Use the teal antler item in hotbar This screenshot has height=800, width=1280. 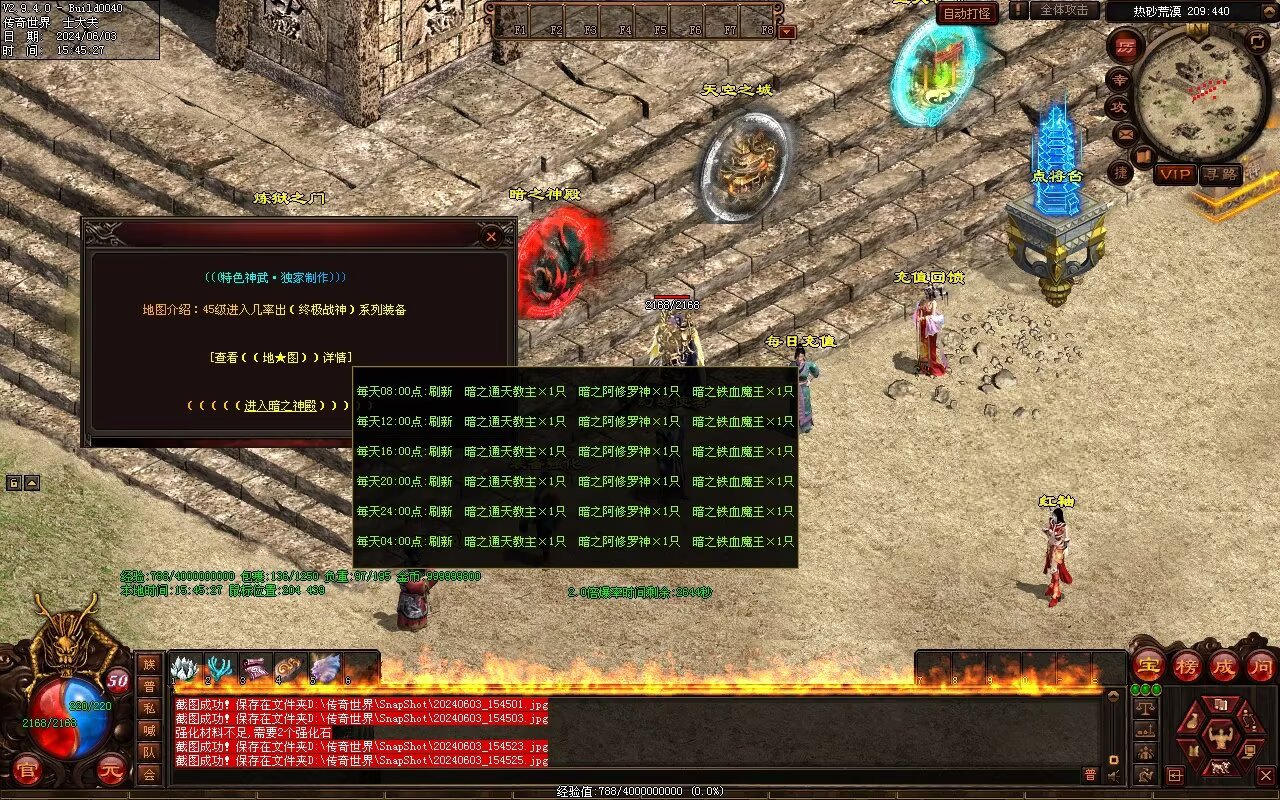(x=220, y=668)
